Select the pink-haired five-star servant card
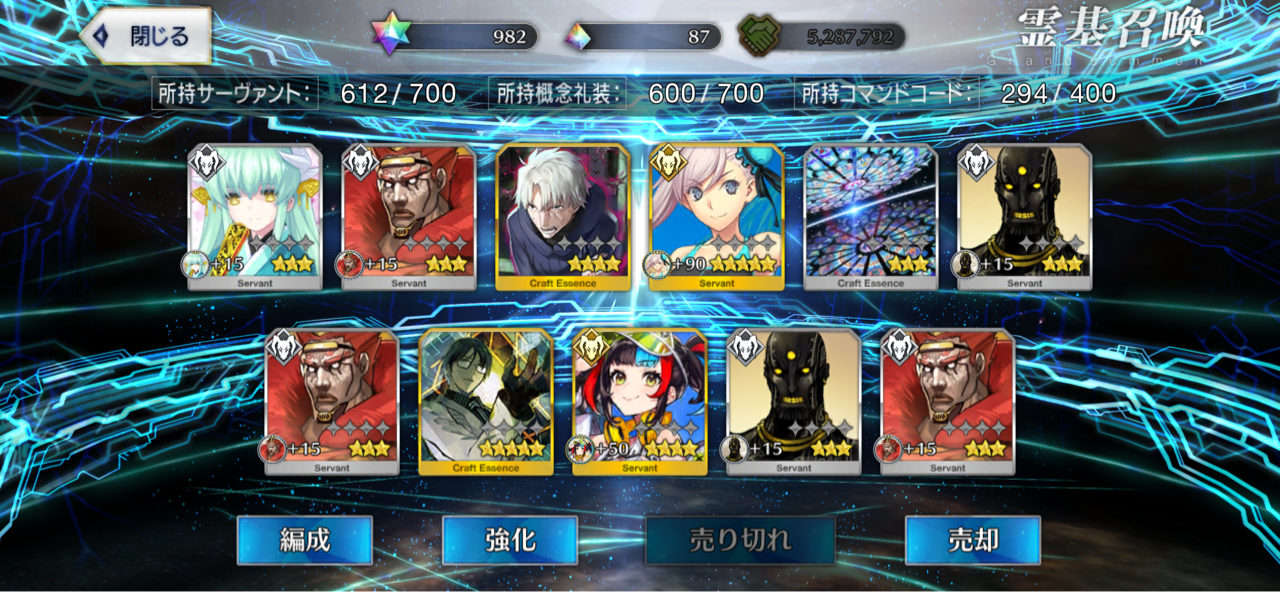The image size is (1280, 592). point(716,216)
